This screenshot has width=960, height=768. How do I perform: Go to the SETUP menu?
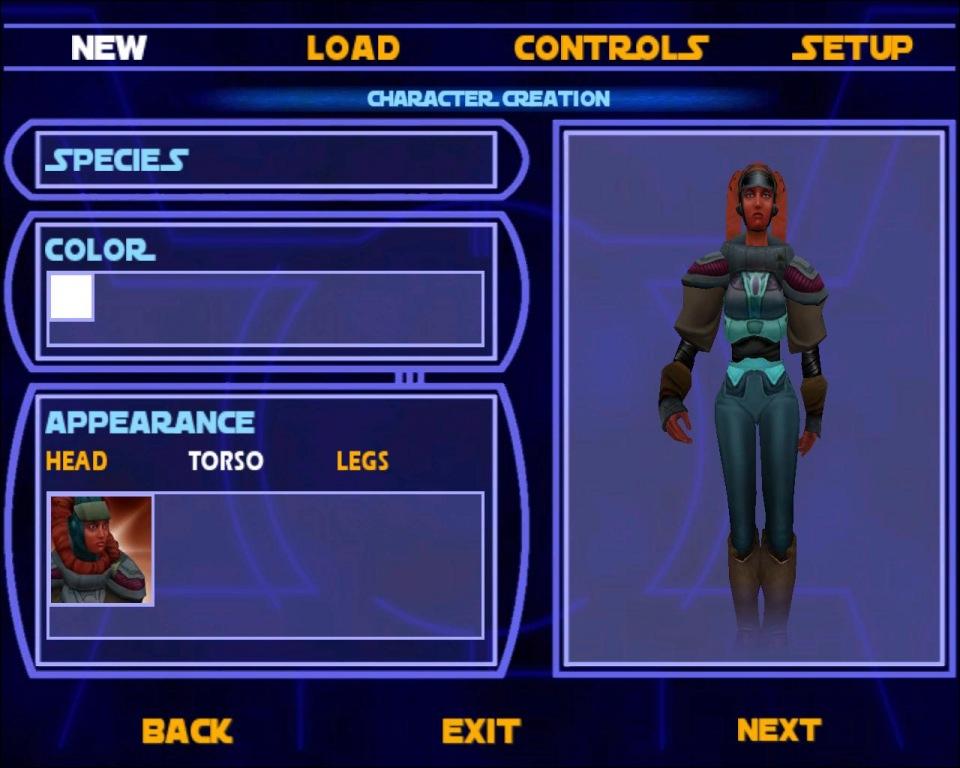(852, 48)
